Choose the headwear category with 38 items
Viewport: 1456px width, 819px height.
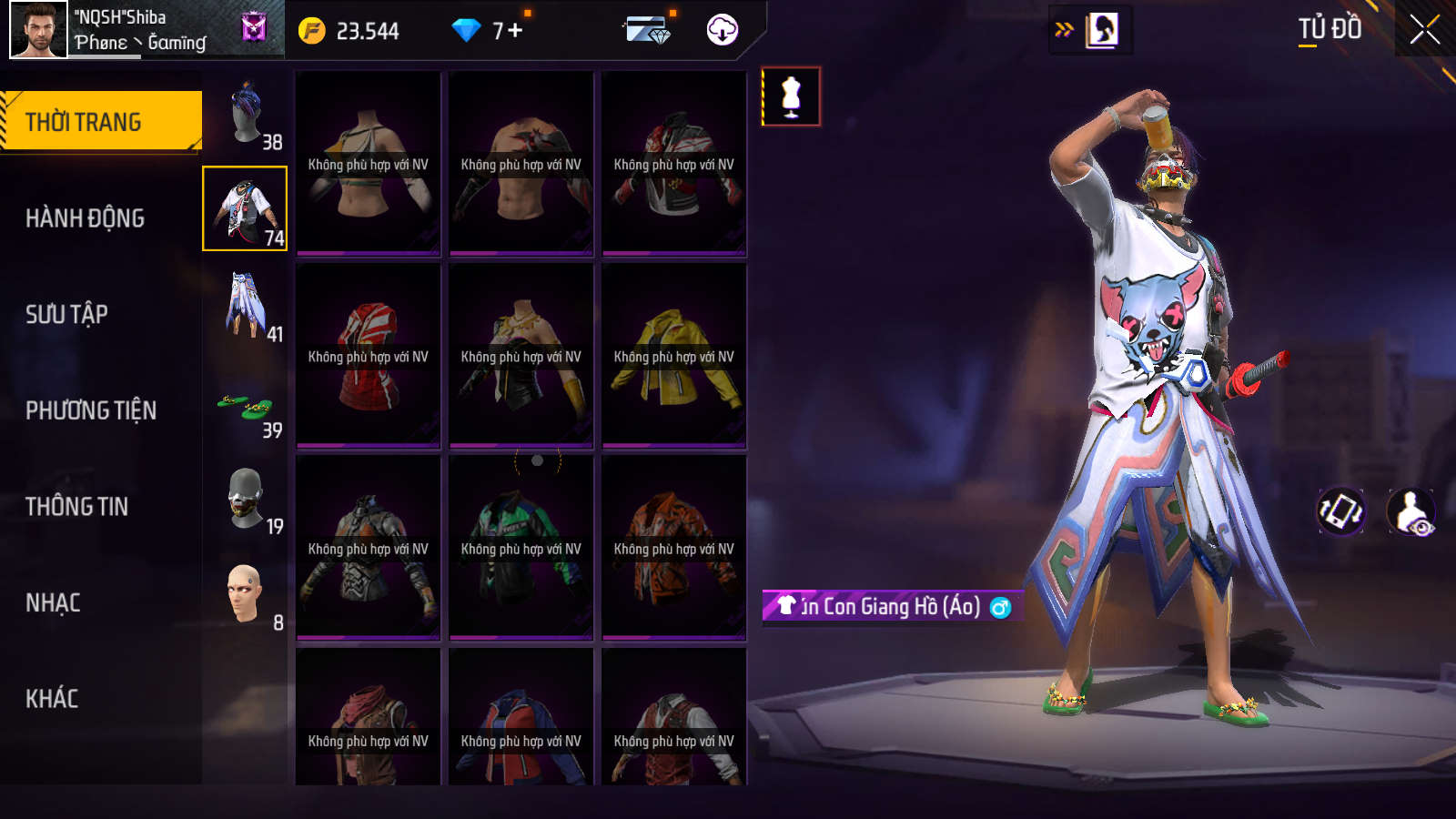(246, 114)
